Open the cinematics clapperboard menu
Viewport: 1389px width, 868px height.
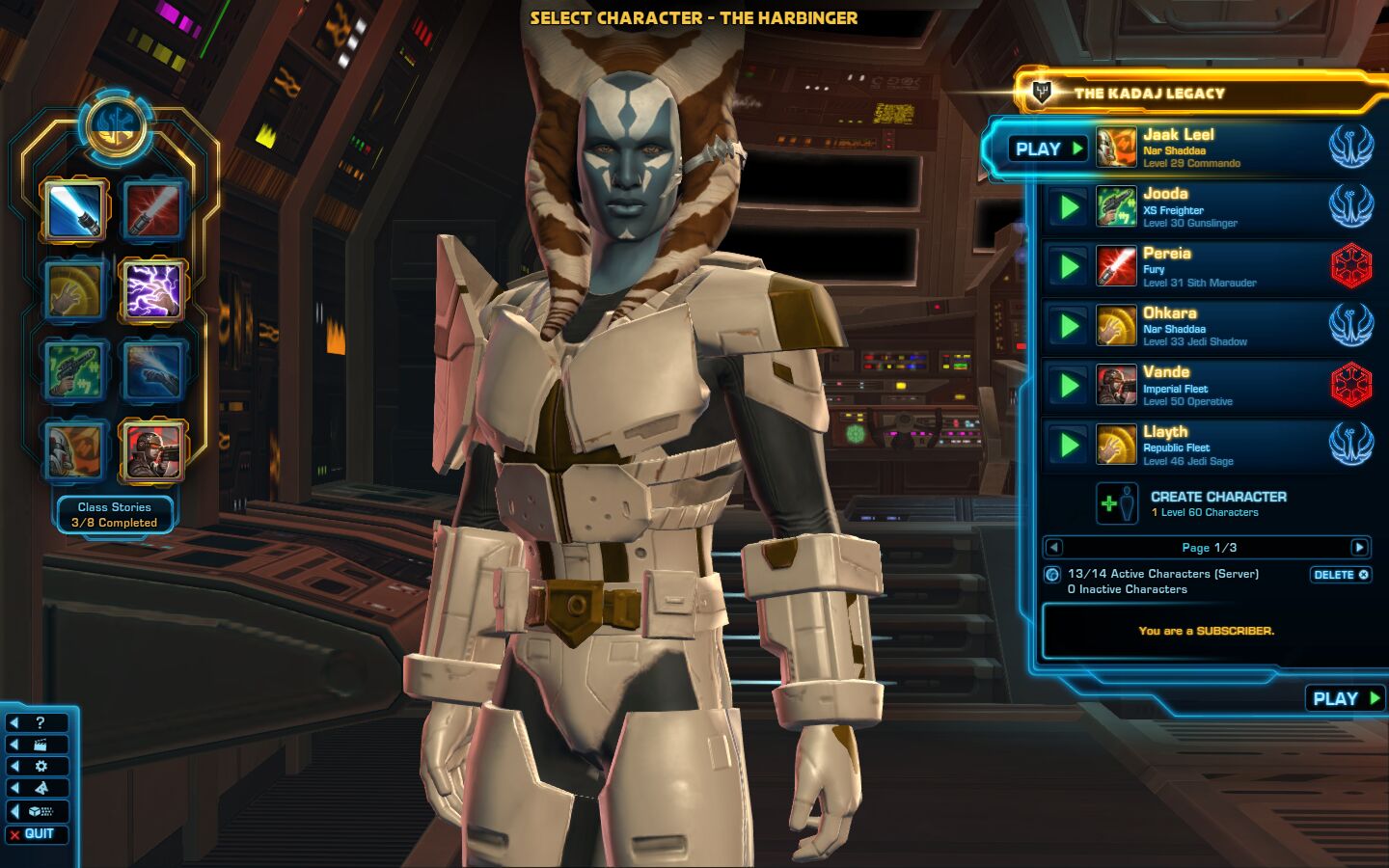(37, 745)
